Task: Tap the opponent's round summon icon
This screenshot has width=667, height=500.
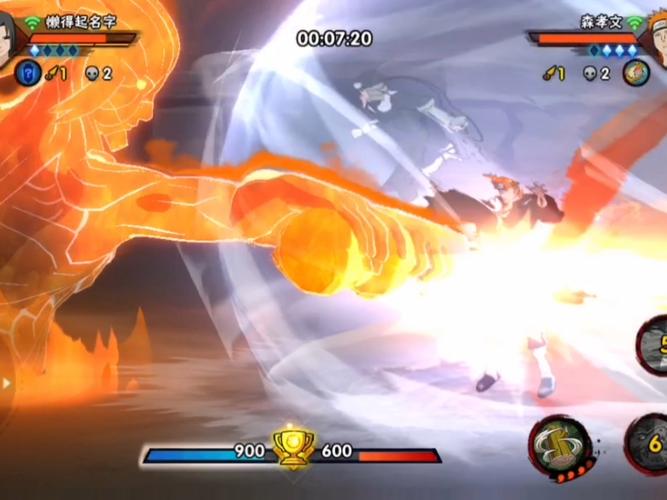Action: [636, 72]
